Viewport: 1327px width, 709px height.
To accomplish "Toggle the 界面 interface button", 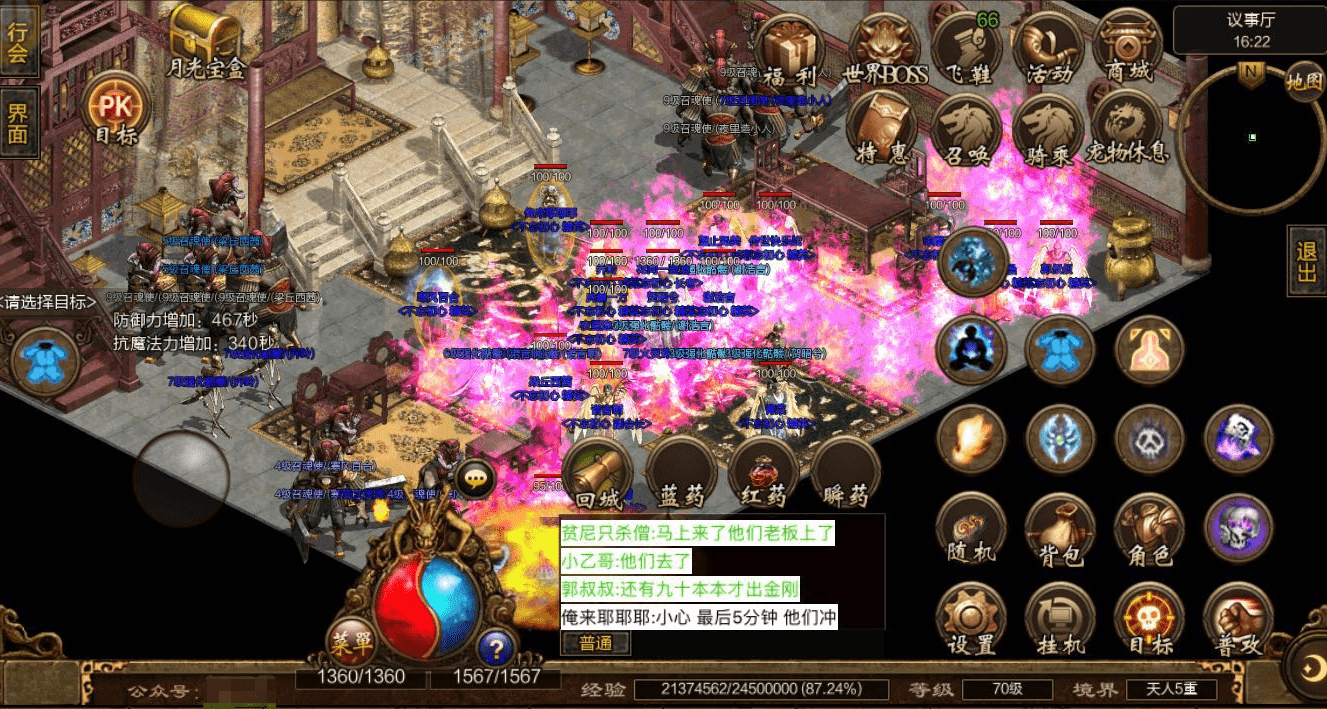I will coord(18,121).
